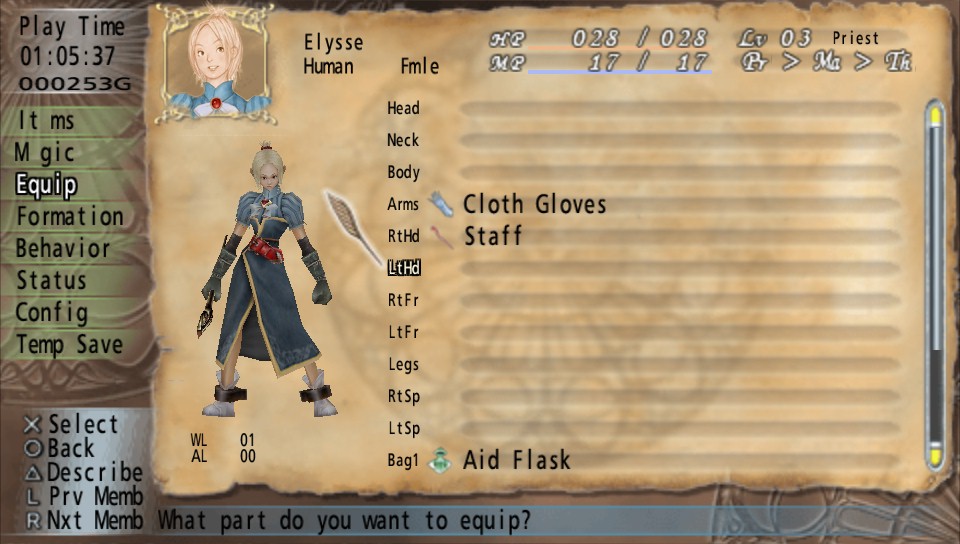
Task: Select the Legs equipment slot
Action: tap(403, 364)
